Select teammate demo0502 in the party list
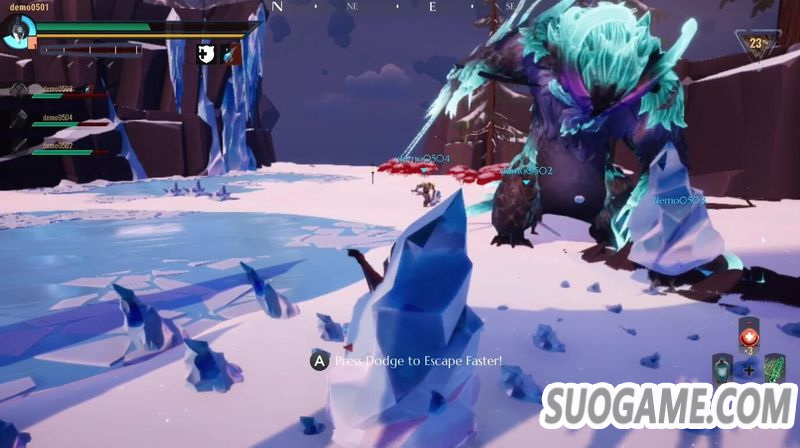The image size is (800, 448). point(58,148)
